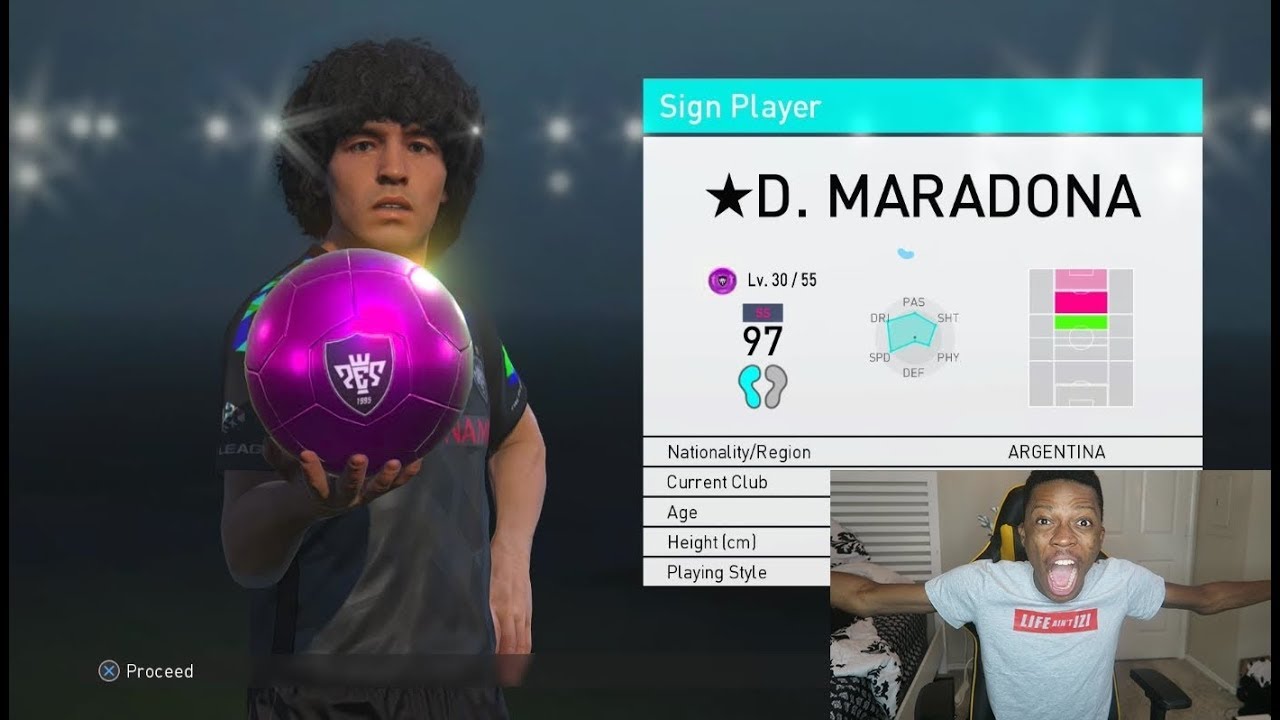Click the ARGENTINA nationality entry
Viewport: 1280px width, 720px height.
point(1058,452)
